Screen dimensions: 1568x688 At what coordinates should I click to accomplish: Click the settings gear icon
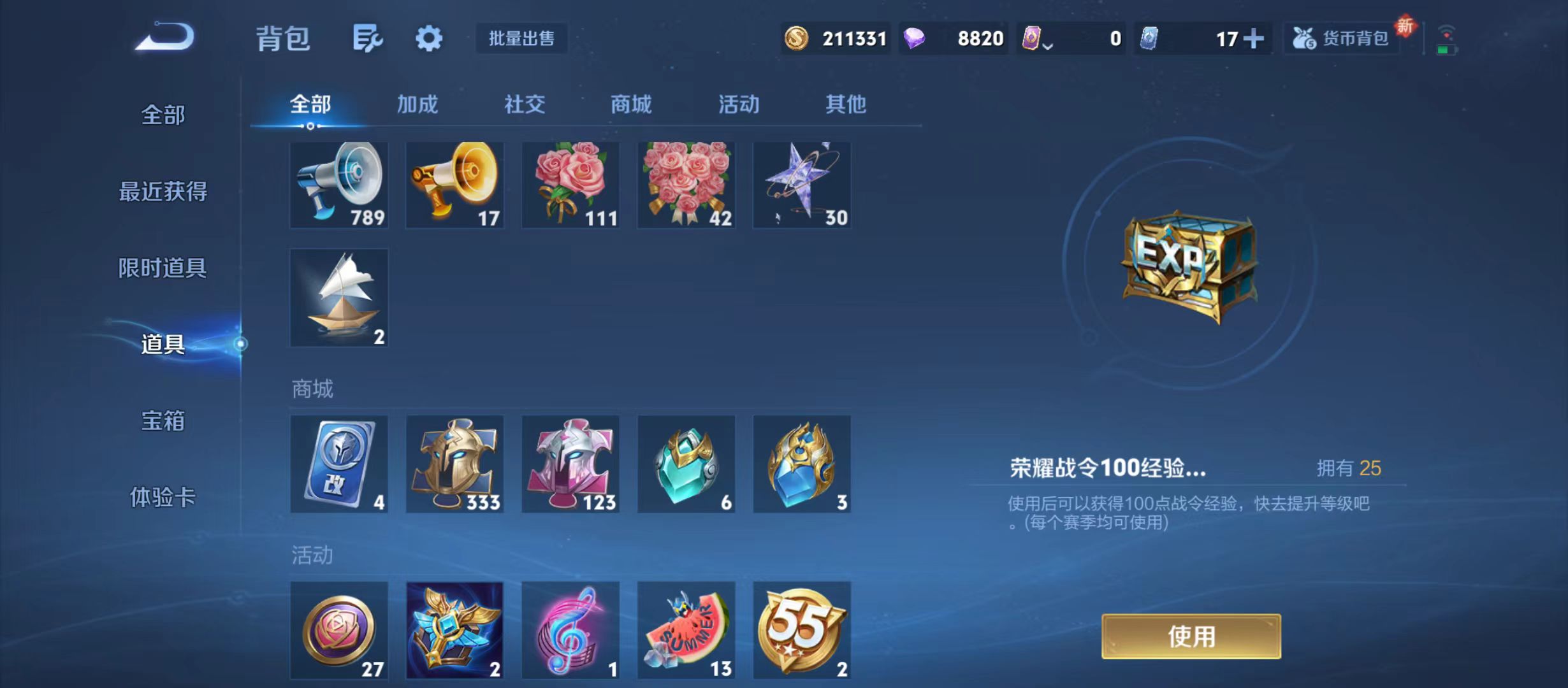point(429,38)
